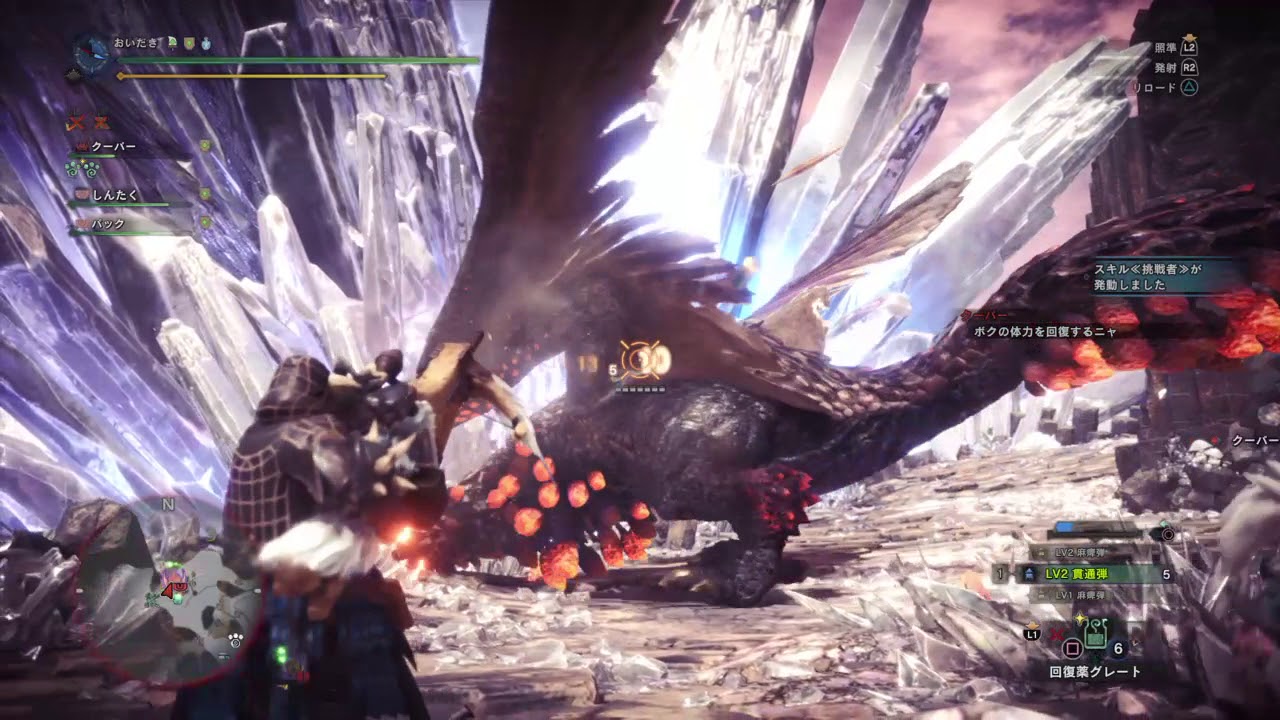Toggle しんたく's shield status icon

tap(204, 193)
